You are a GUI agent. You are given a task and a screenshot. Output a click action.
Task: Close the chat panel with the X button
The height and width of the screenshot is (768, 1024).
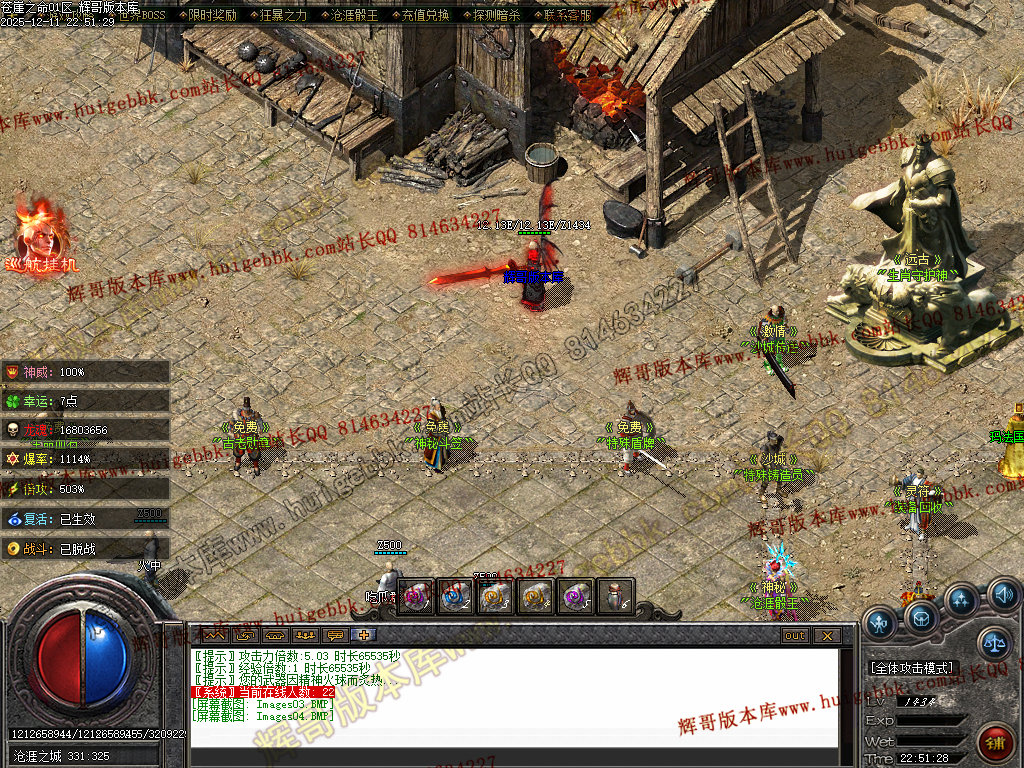coord(826,636)
